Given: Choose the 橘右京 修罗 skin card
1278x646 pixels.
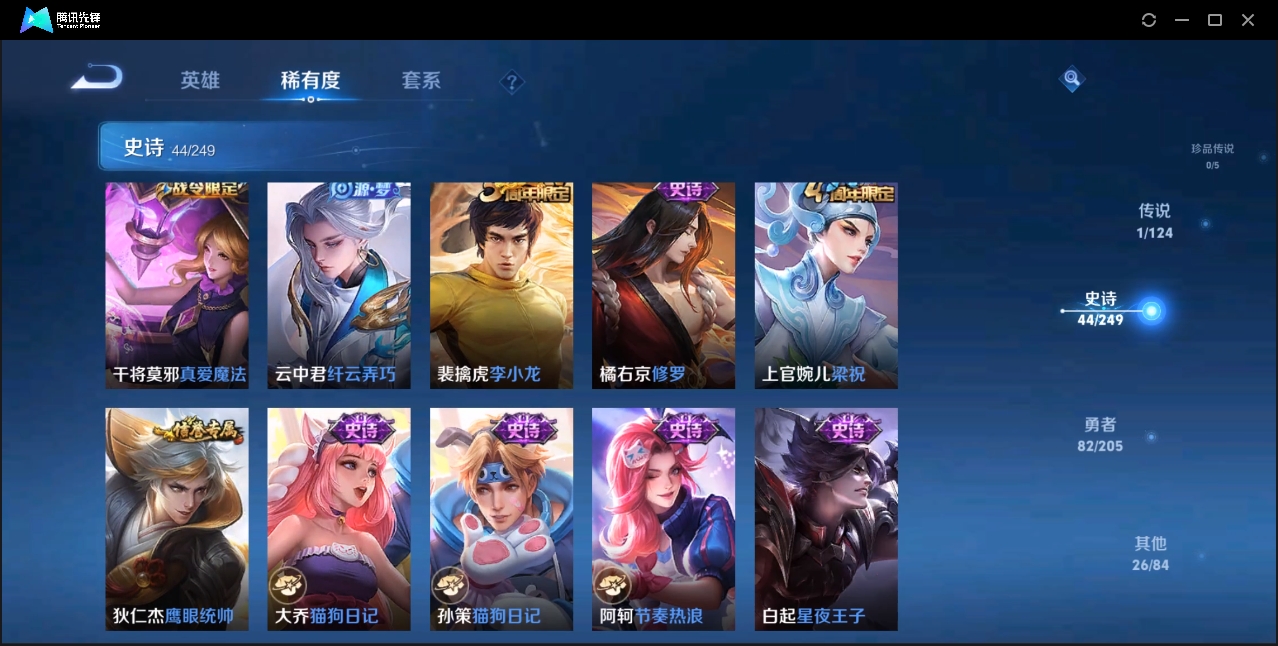Looking at the screenshot, I should 663,285.
